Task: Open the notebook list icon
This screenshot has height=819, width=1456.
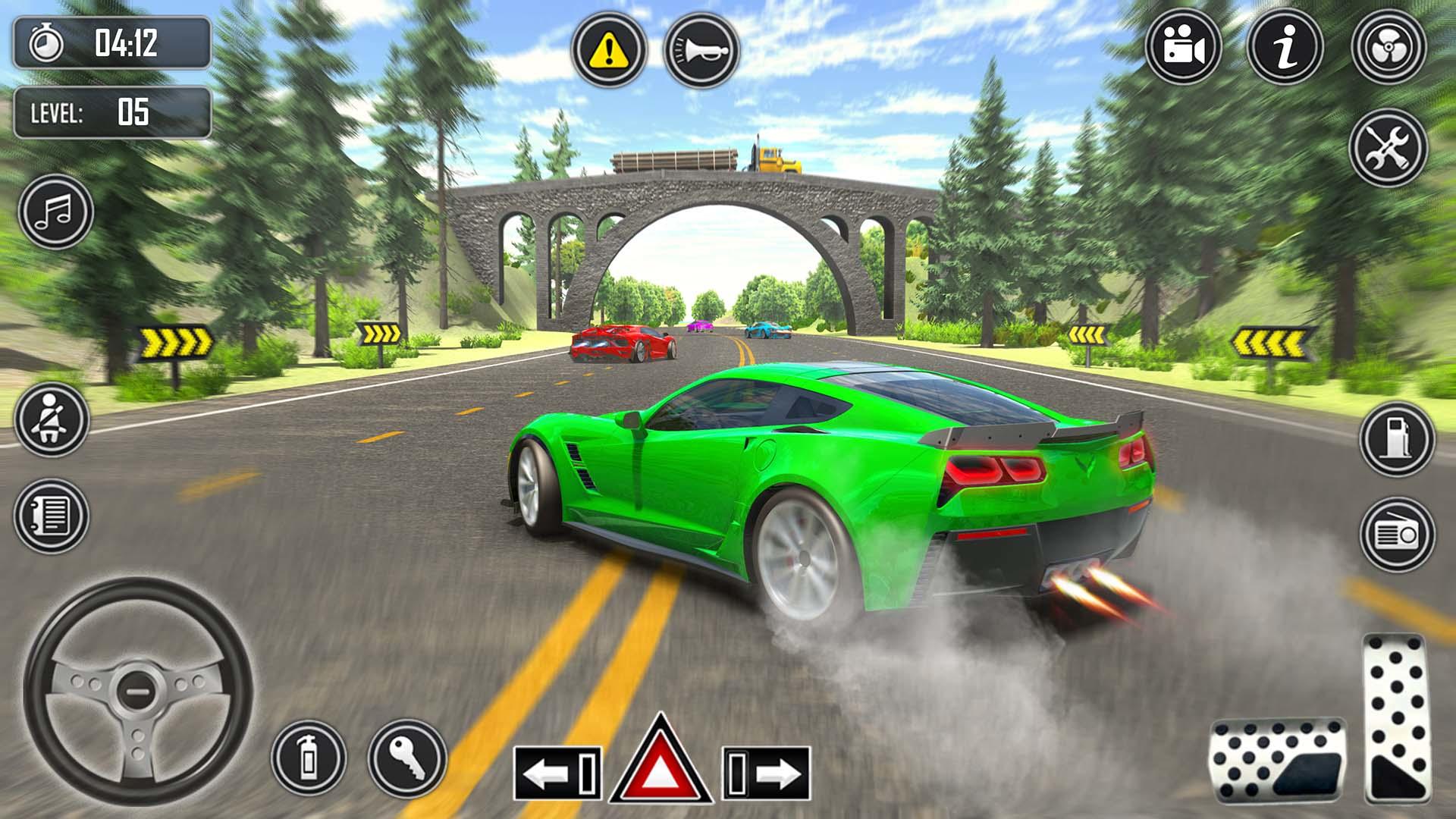Action: tap(51, 516)
